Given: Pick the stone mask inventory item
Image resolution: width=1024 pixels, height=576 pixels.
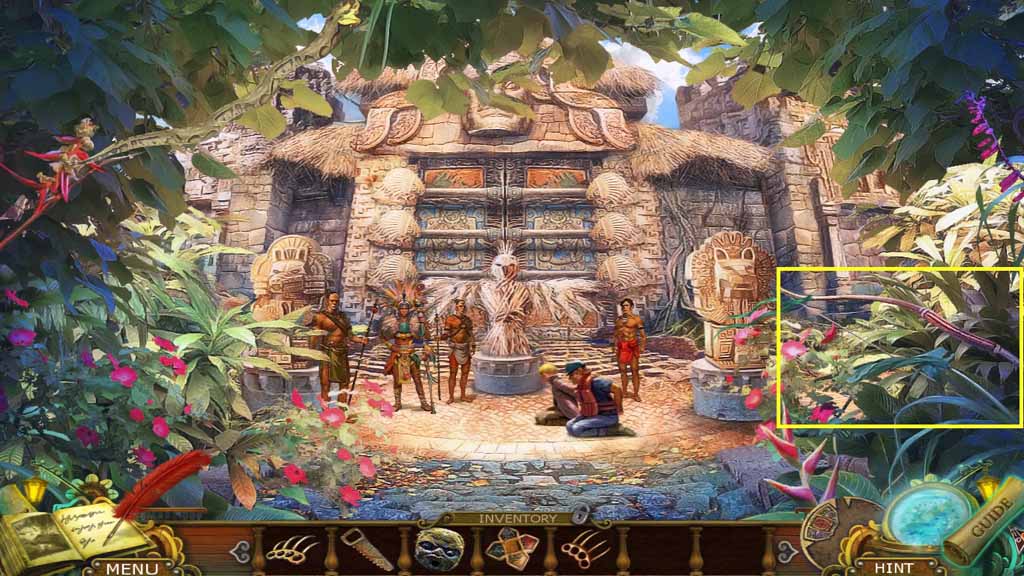Looking at the screenshot, I should click(x=440, y=549).
